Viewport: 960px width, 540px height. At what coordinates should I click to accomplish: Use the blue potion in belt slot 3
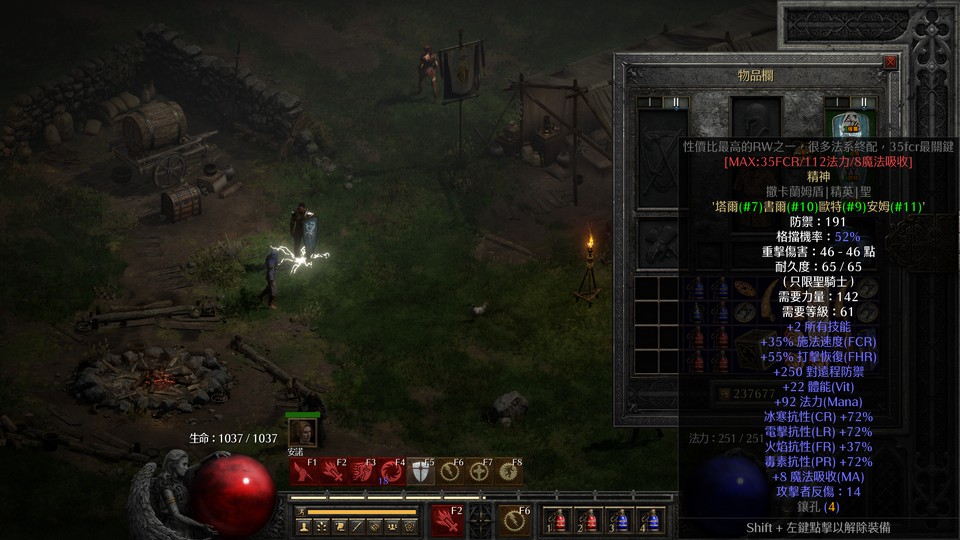point(621,521)
